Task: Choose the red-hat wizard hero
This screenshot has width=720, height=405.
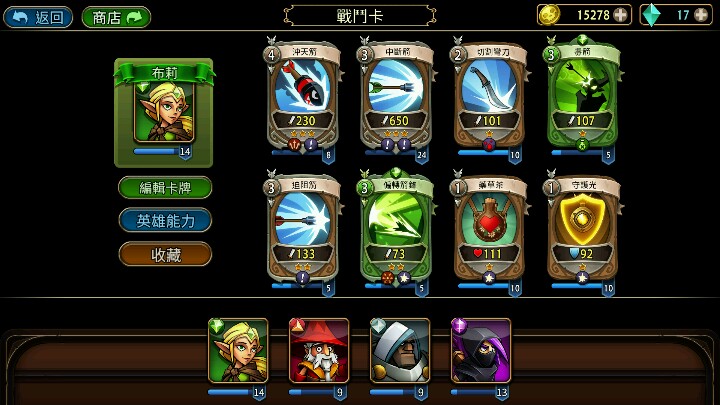Action: (319, 351)
